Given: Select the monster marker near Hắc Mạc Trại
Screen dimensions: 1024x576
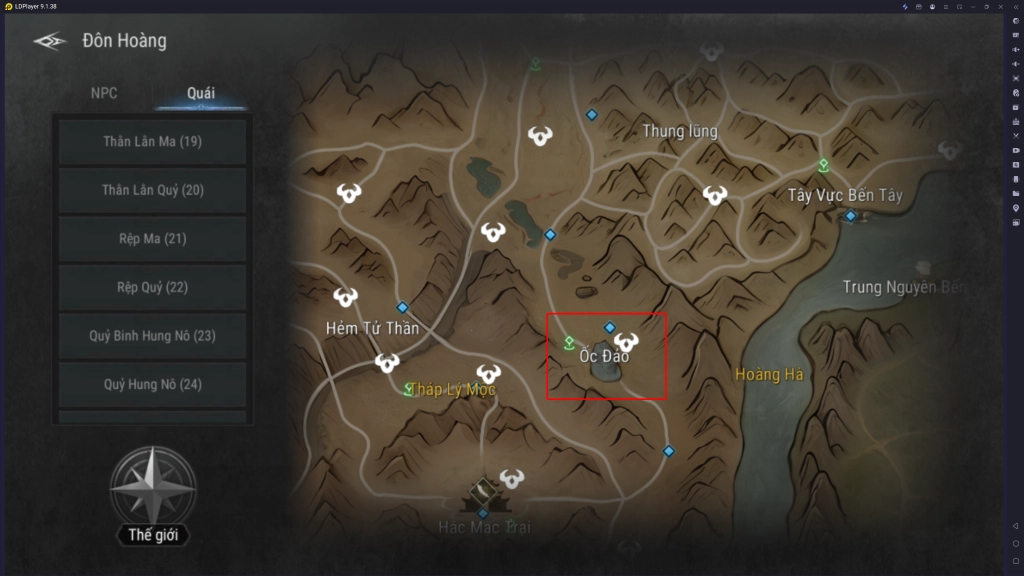Looking at the screenshot, I should [x=512, y=478].
